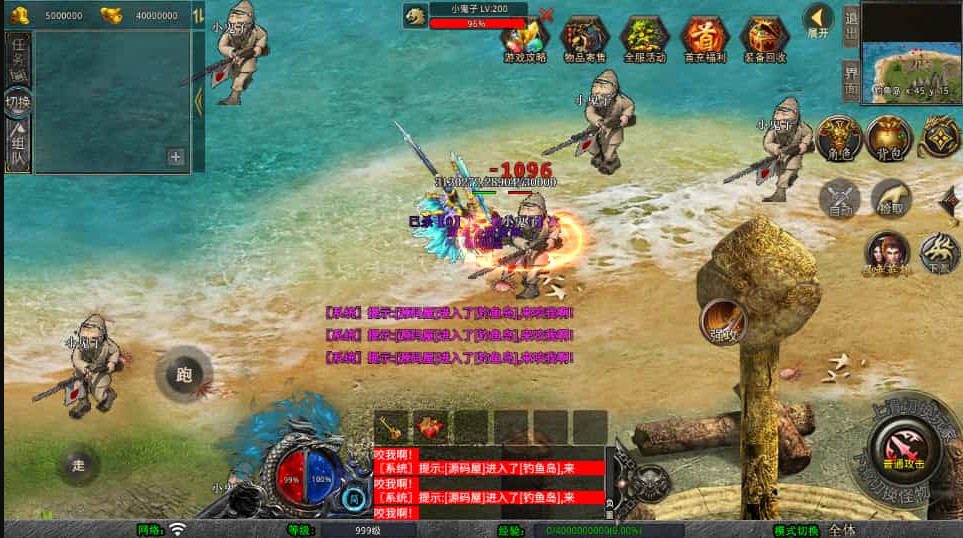Viewport: 963px width, 538px height.
Task: Tap the 拾取 pickup button
Action: pos(890,198)
